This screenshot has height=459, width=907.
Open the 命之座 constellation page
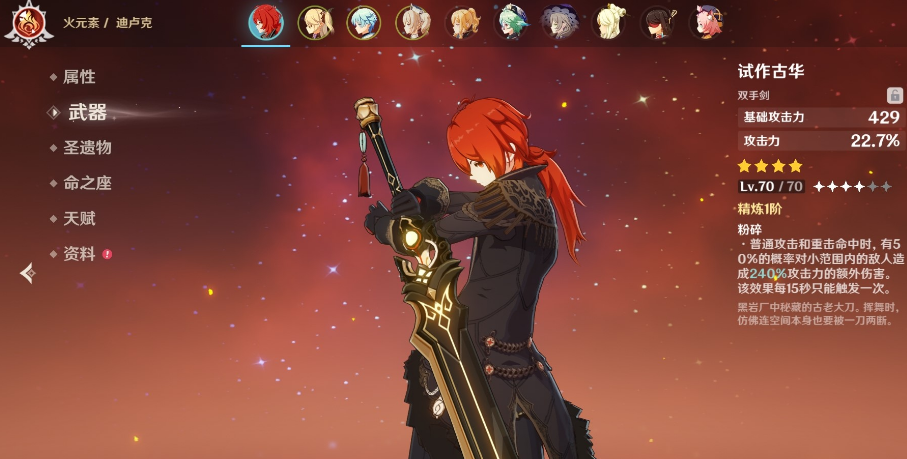(x=86, y=183)
